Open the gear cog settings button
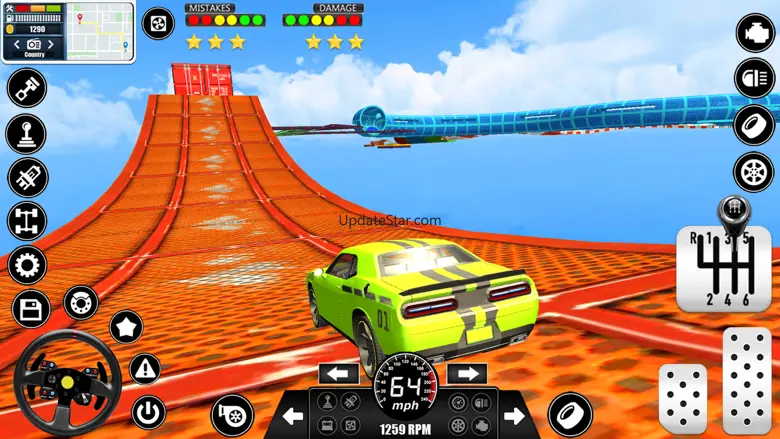The height and width of the screenshot is (439, 780). (27, 265)
